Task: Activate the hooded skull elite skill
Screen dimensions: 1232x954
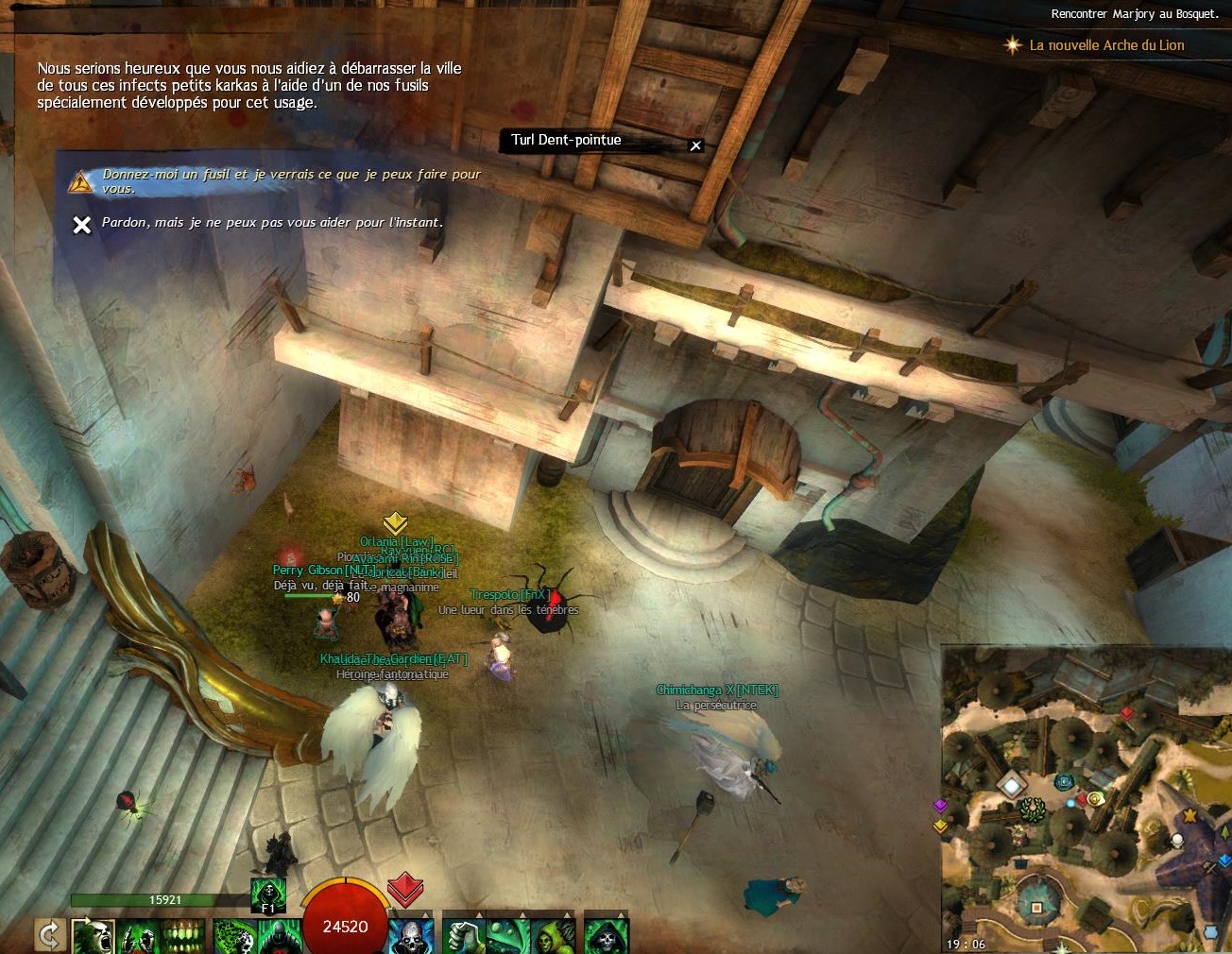Action: click(x=605, y=937)
